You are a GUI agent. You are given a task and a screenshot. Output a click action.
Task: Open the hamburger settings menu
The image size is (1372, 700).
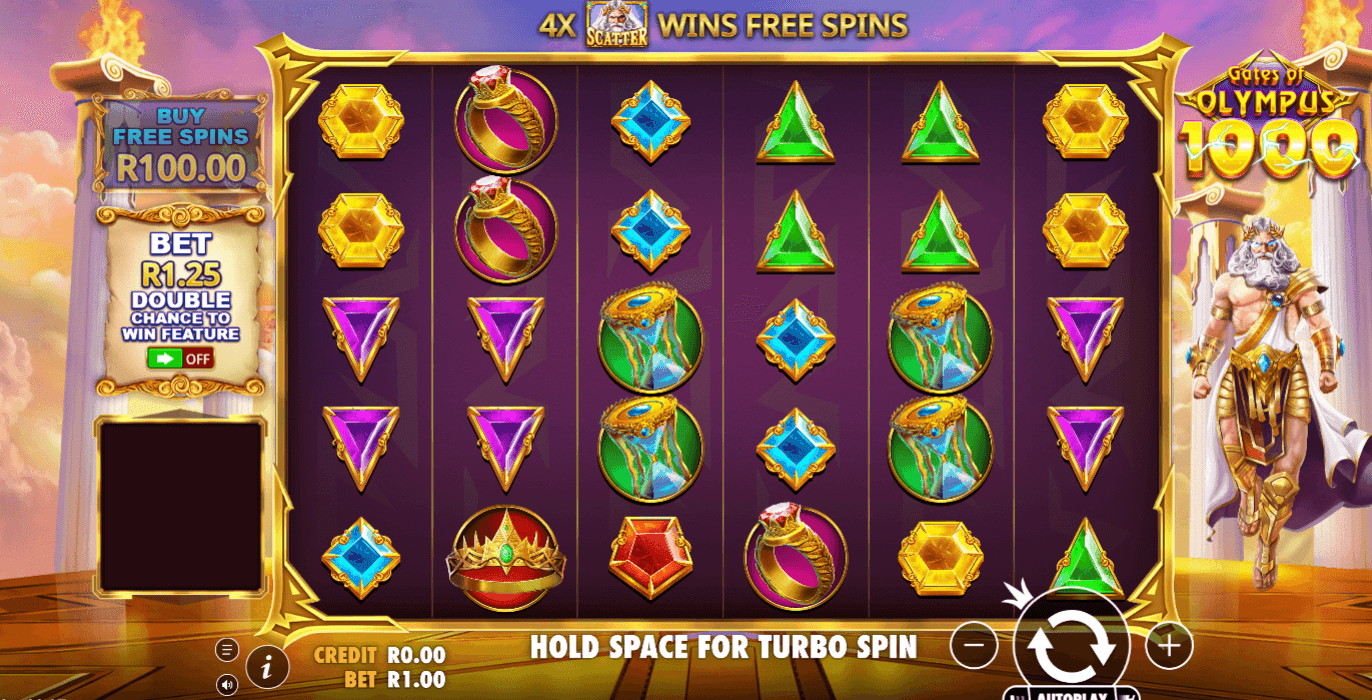(x=227, y=650)
